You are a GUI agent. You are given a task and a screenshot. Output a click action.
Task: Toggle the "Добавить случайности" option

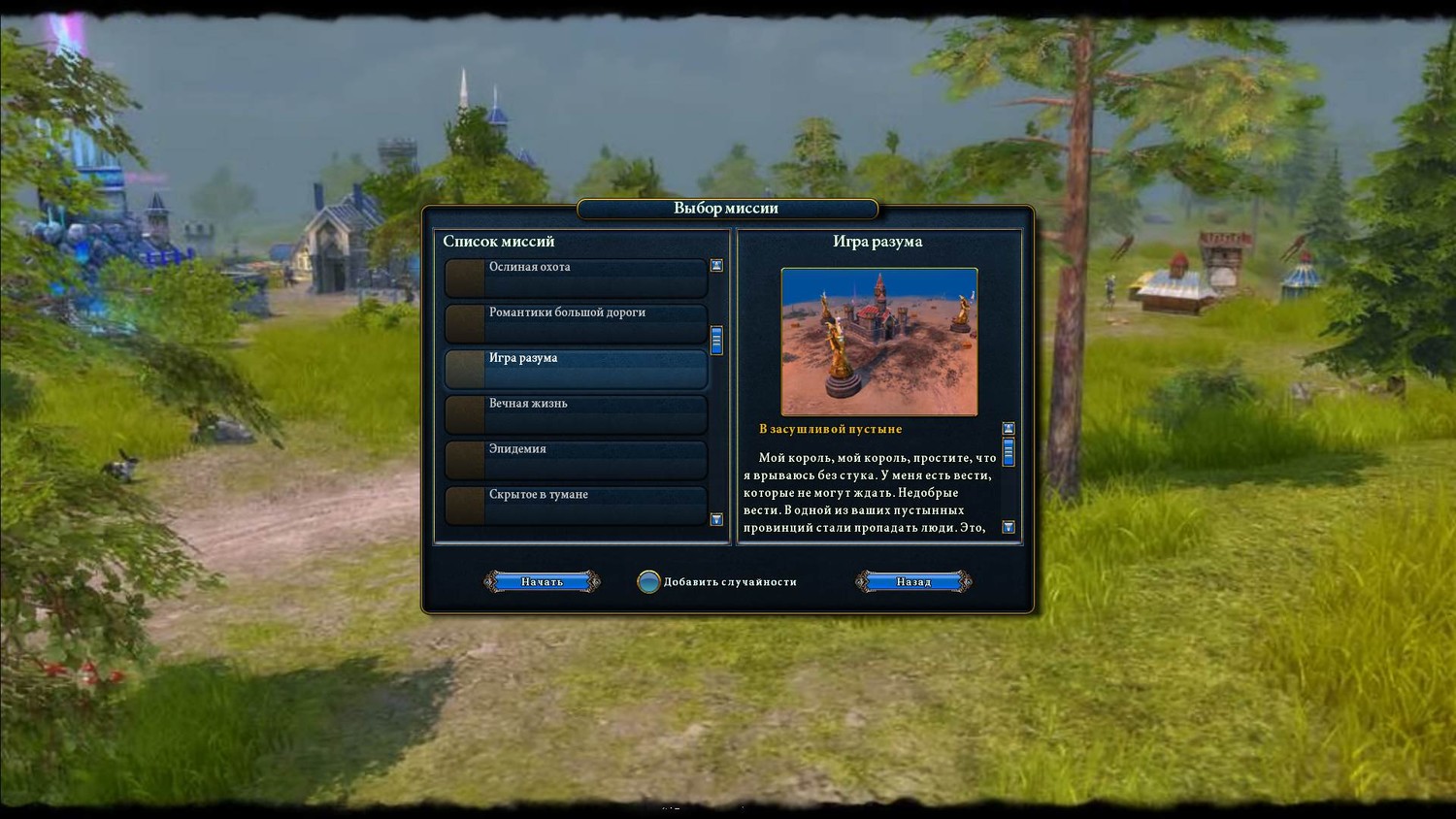(648, 582)
